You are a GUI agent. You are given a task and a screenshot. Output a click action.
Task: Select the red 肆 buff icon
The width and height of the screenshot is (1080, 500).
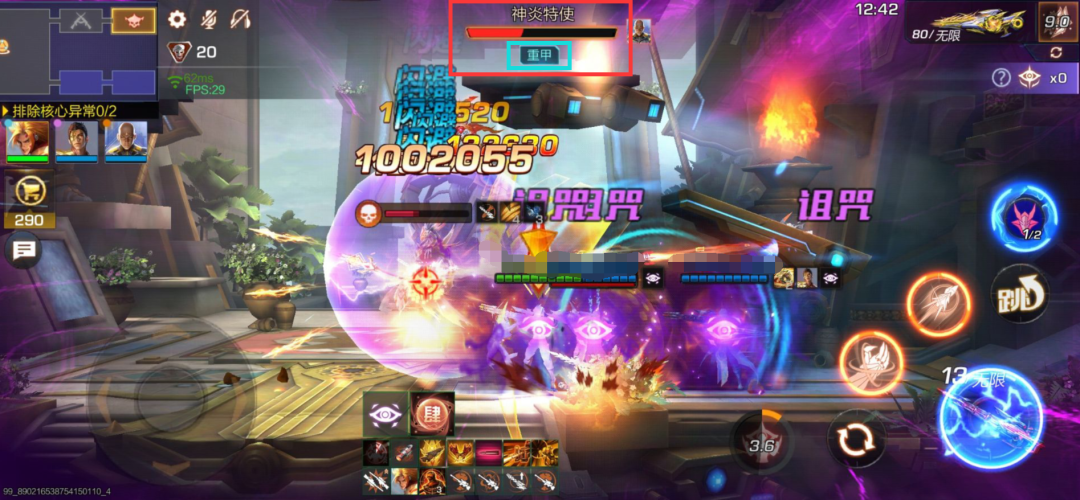point(433,413)
